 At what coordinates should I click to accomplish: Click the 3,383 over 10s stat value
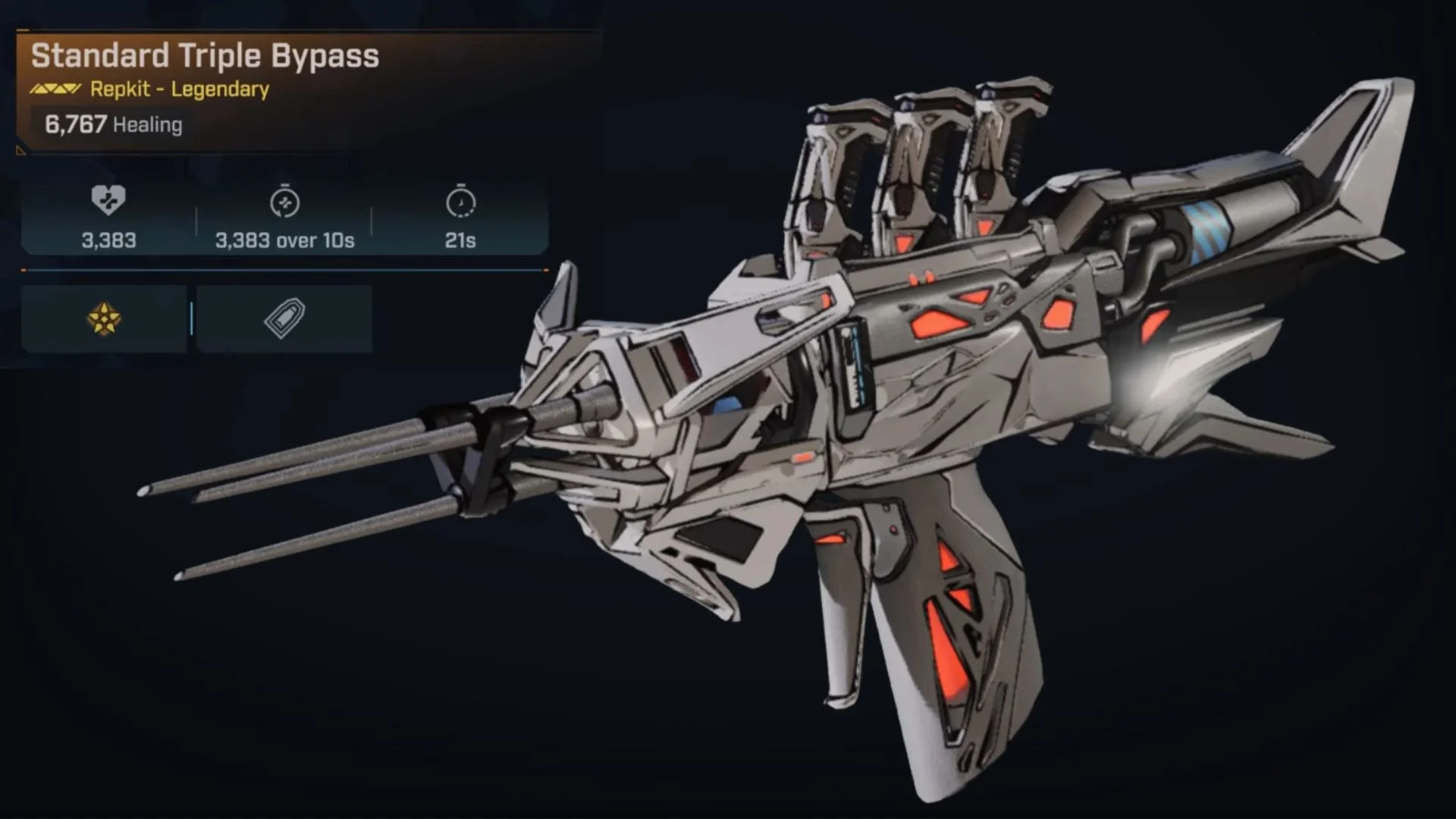coord(283,240)
